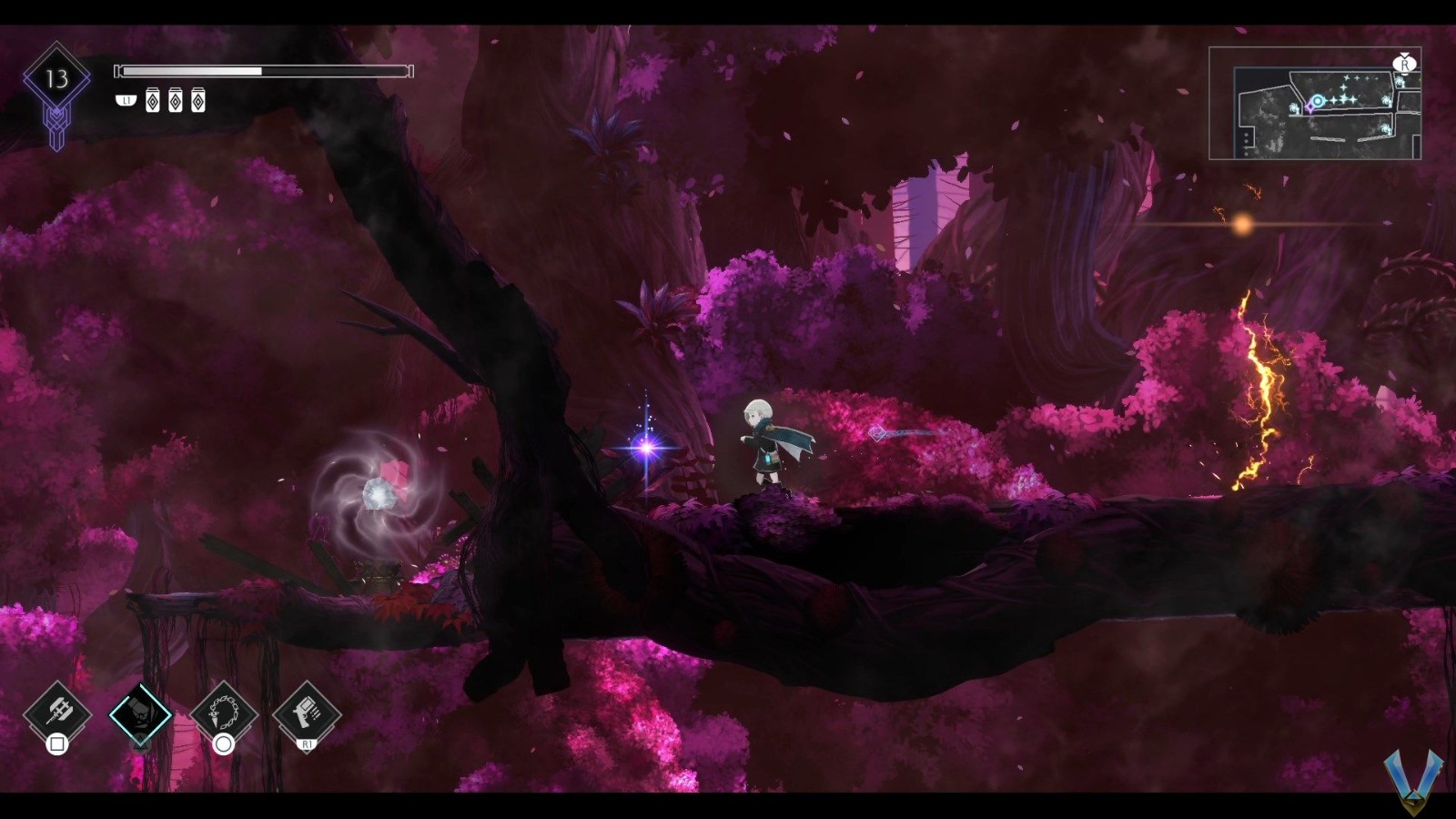Select the hammer weapon skill above the Square button
The width and height of the screenshot is (1456, 819).
click(56, 714)
